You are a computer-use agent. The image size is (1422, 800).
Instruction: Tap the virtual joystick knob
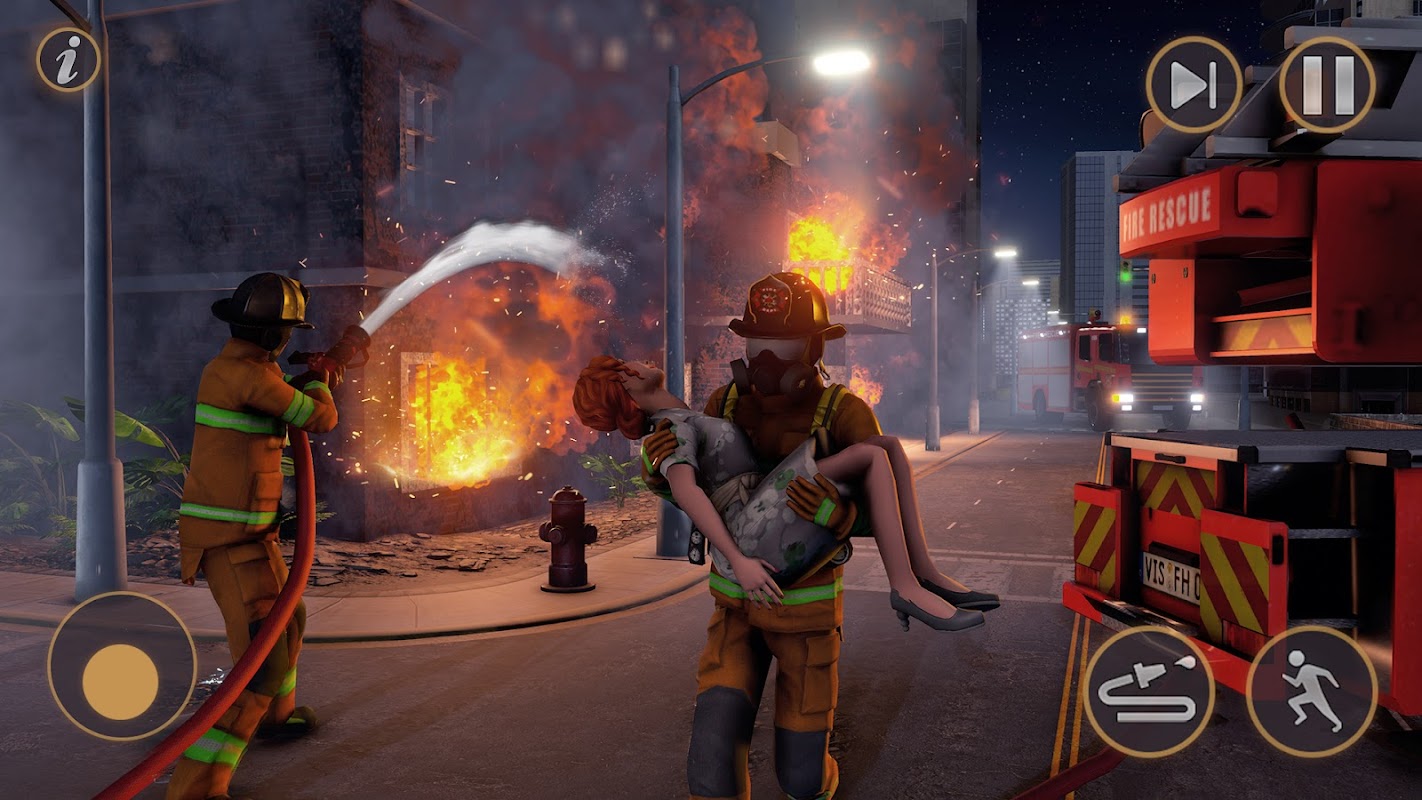coord(120,681)
